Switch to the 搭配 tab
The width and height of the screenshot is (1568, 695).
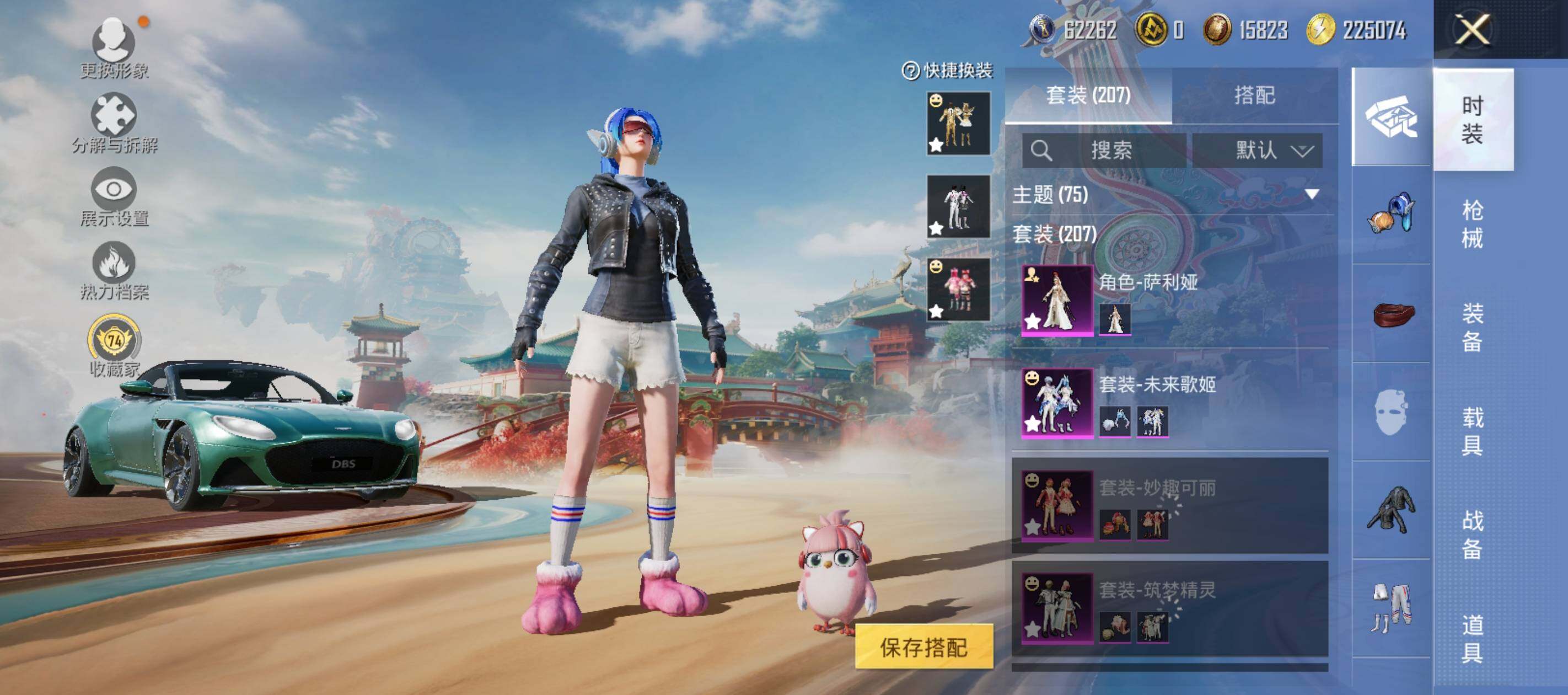pos(1254,95)
